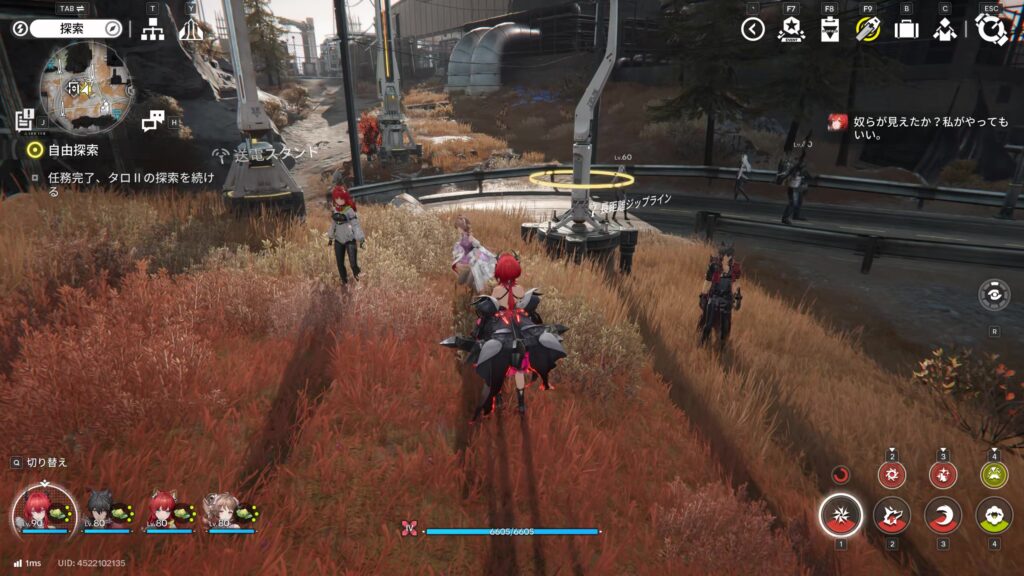Trigger the green ultimate skill icon
Image resolution: width=1024 pixels, height=576 pixels.
(994, 516)
